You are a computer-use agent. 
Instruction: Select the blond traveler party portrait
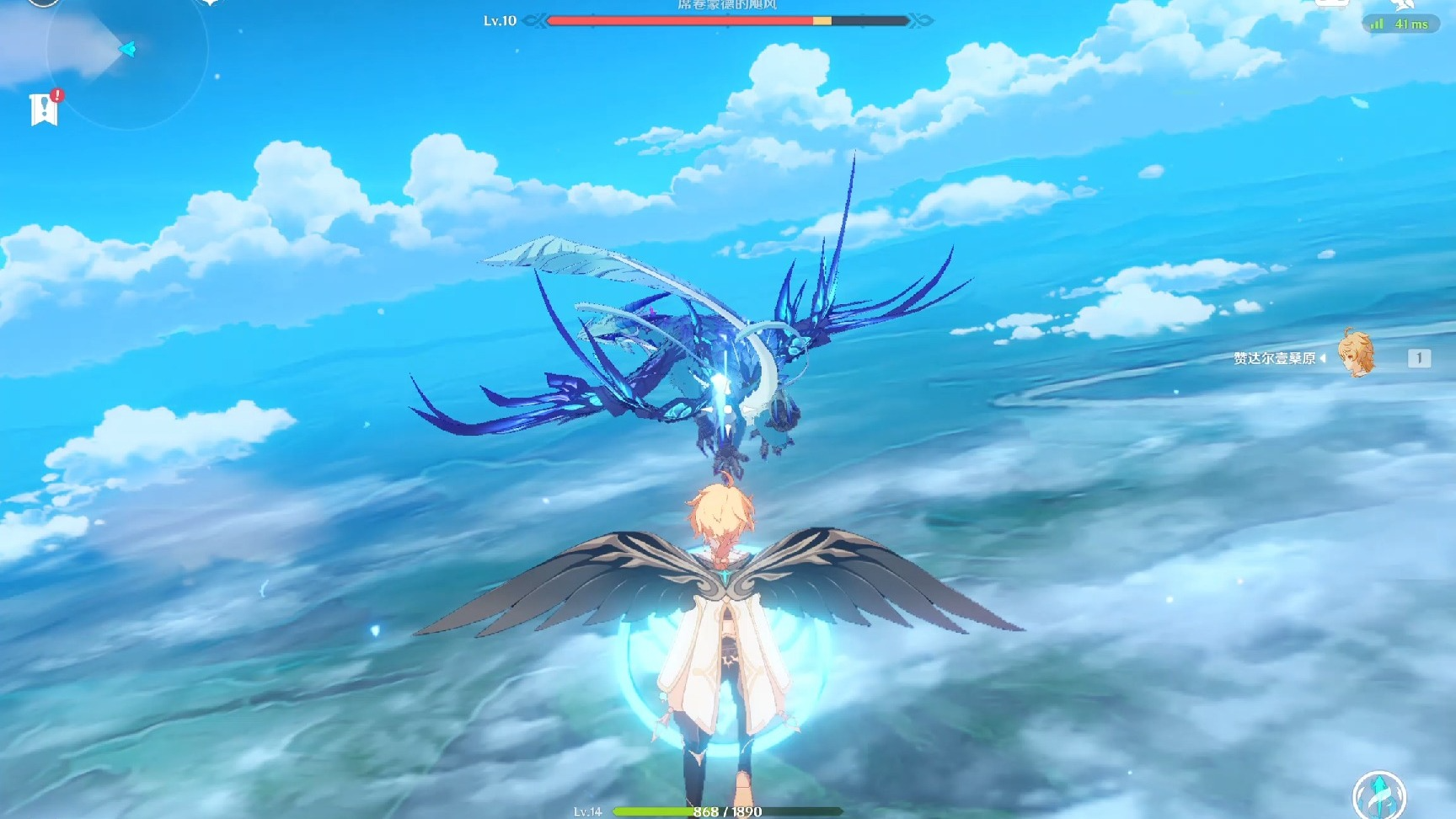coord(1356,354)
